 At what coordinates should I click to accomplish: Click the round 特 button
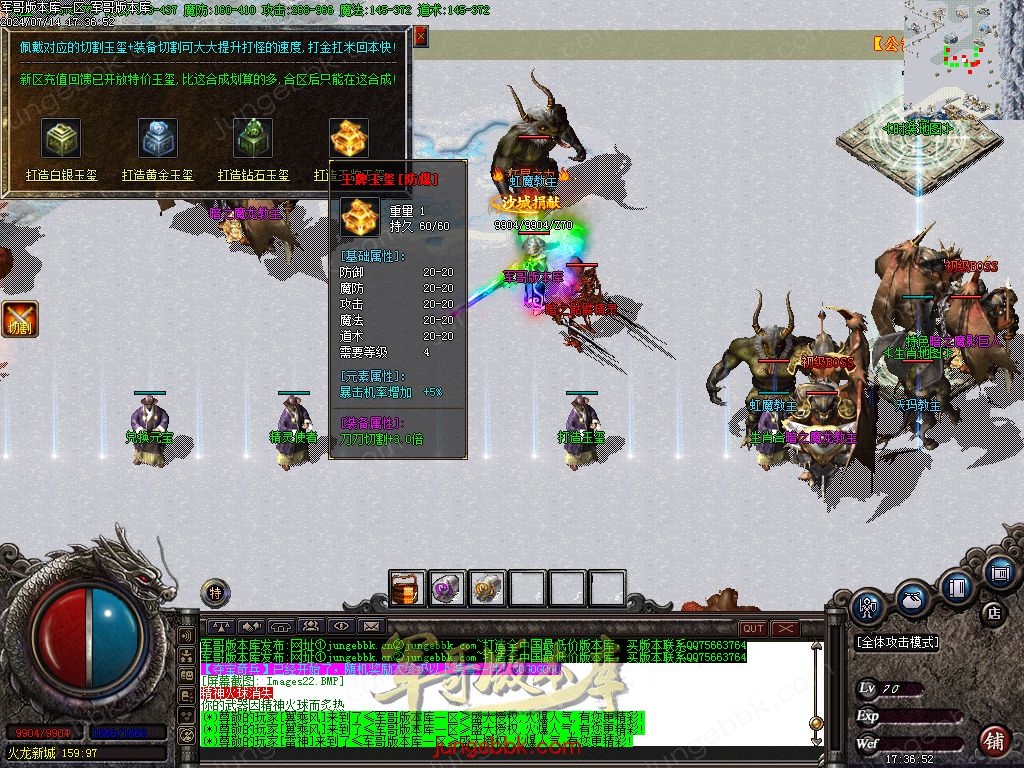214,593
